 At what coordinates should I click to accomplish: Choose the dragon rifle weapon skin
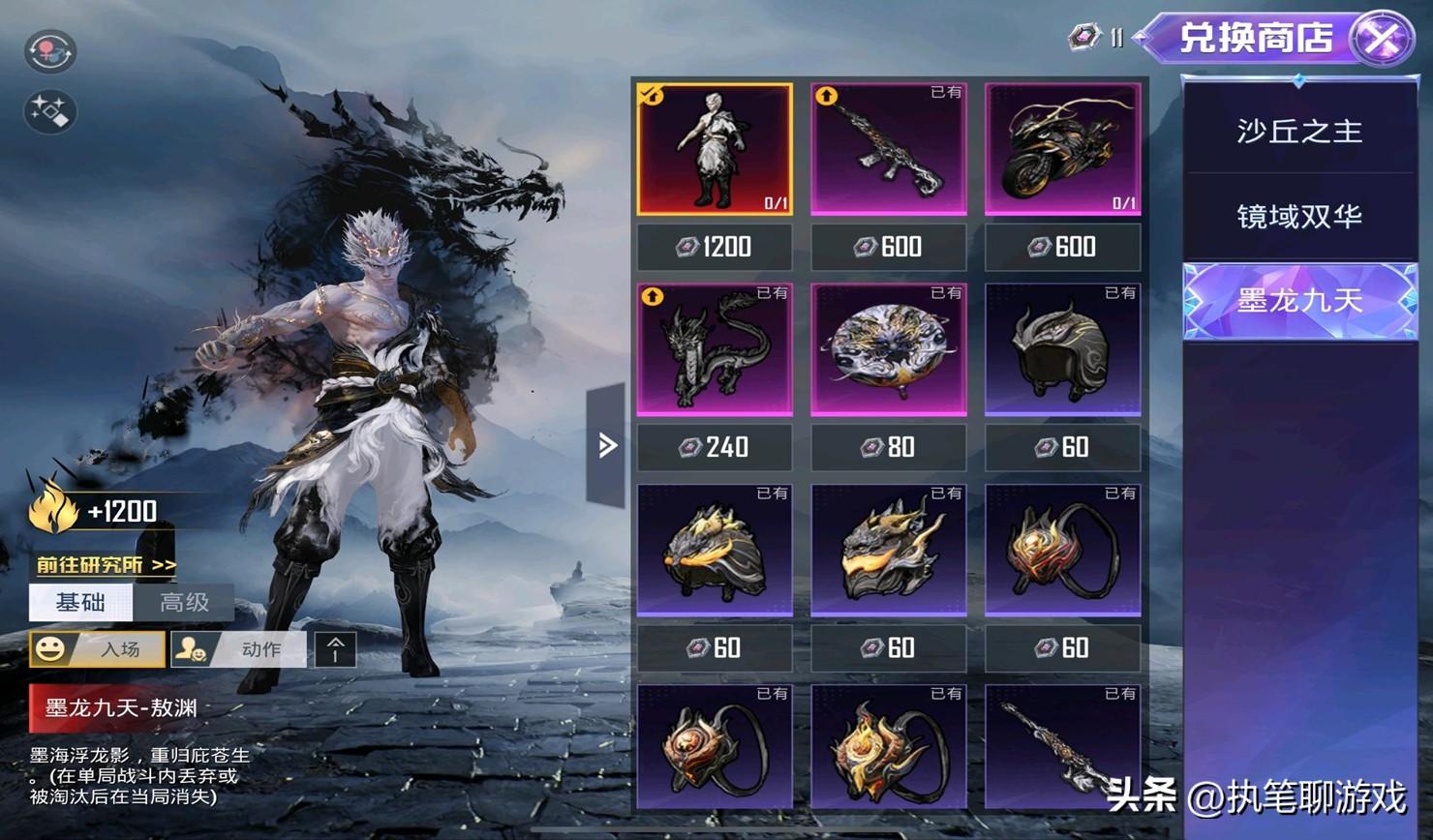coord(888,149)
